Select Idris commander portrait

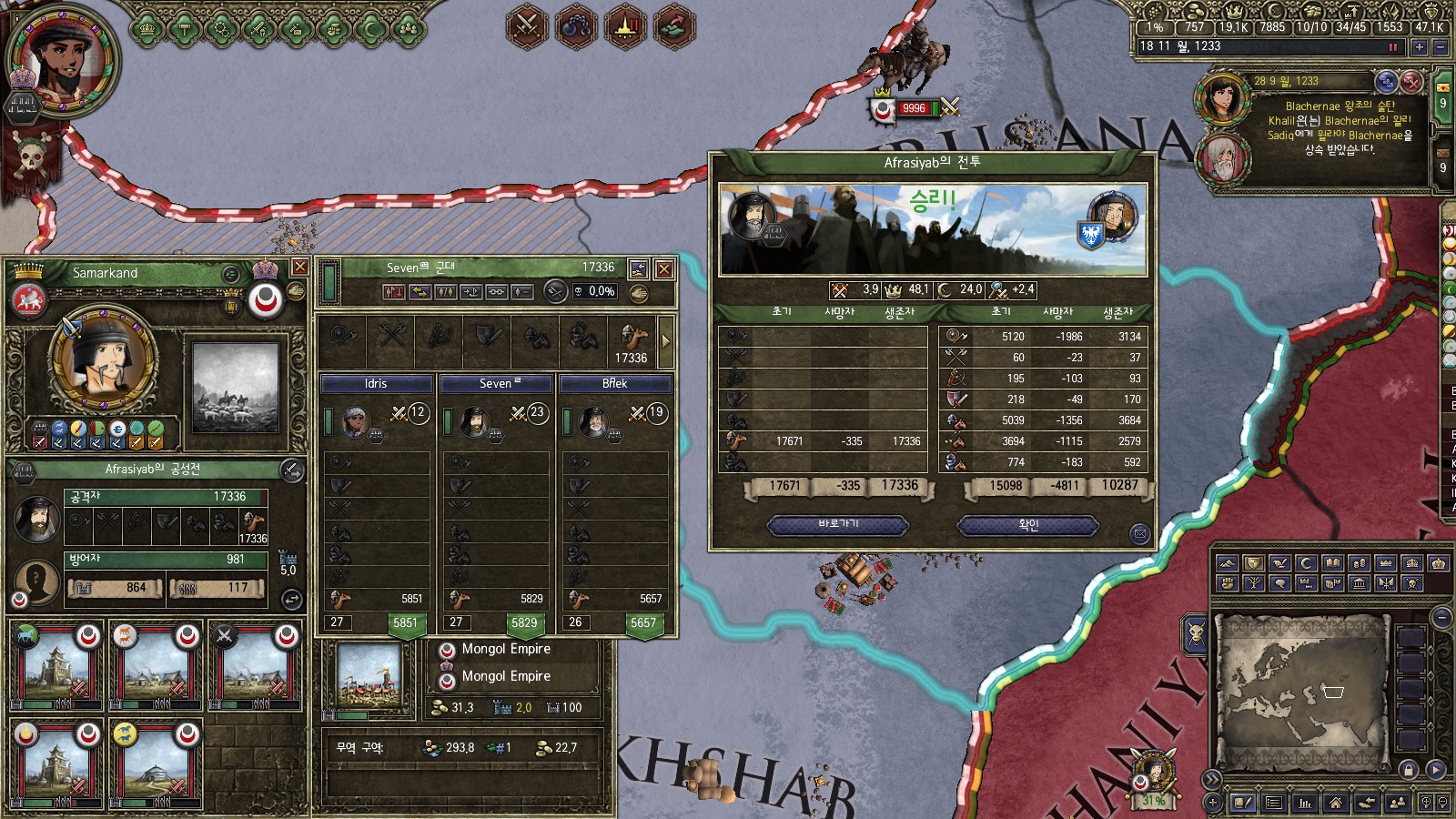(x=354, y=422)
